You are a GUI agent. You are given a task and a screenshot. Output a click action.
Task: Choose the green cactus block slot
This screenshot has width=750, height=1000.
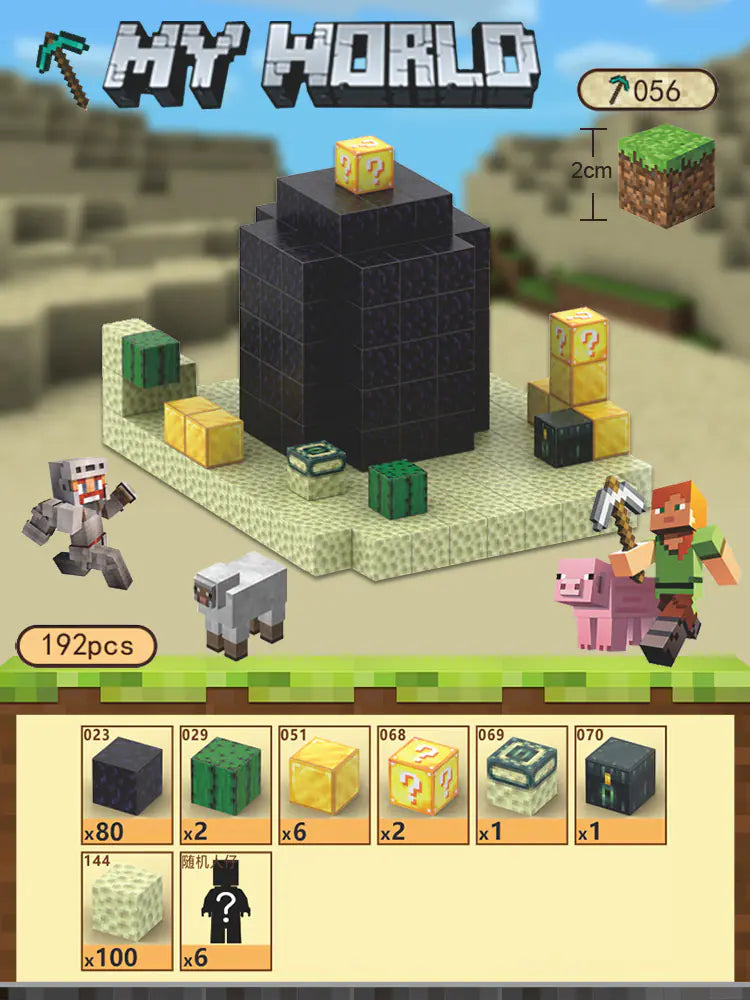(226, 785)
